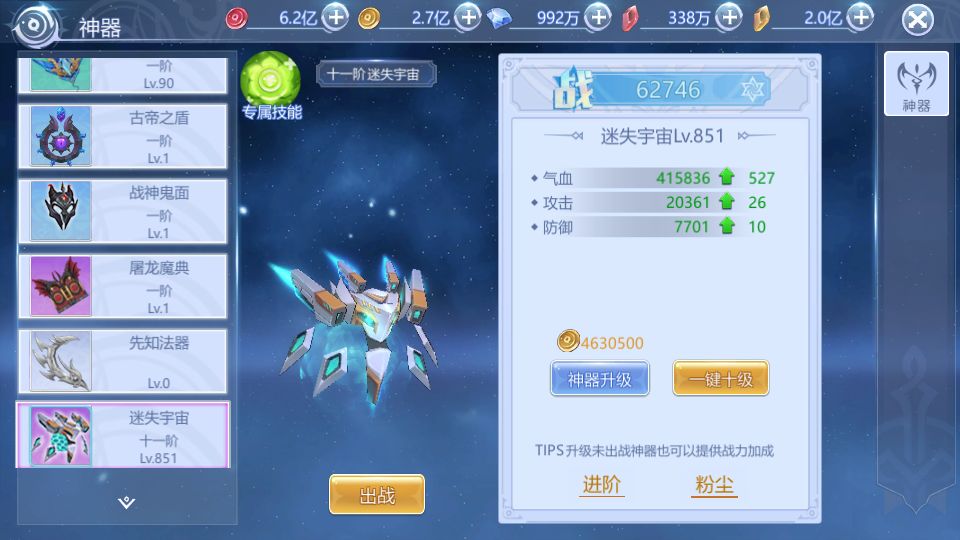Select the 先知法器 artifact entry
The image size is (960, 540).
[x=122, y=360]
